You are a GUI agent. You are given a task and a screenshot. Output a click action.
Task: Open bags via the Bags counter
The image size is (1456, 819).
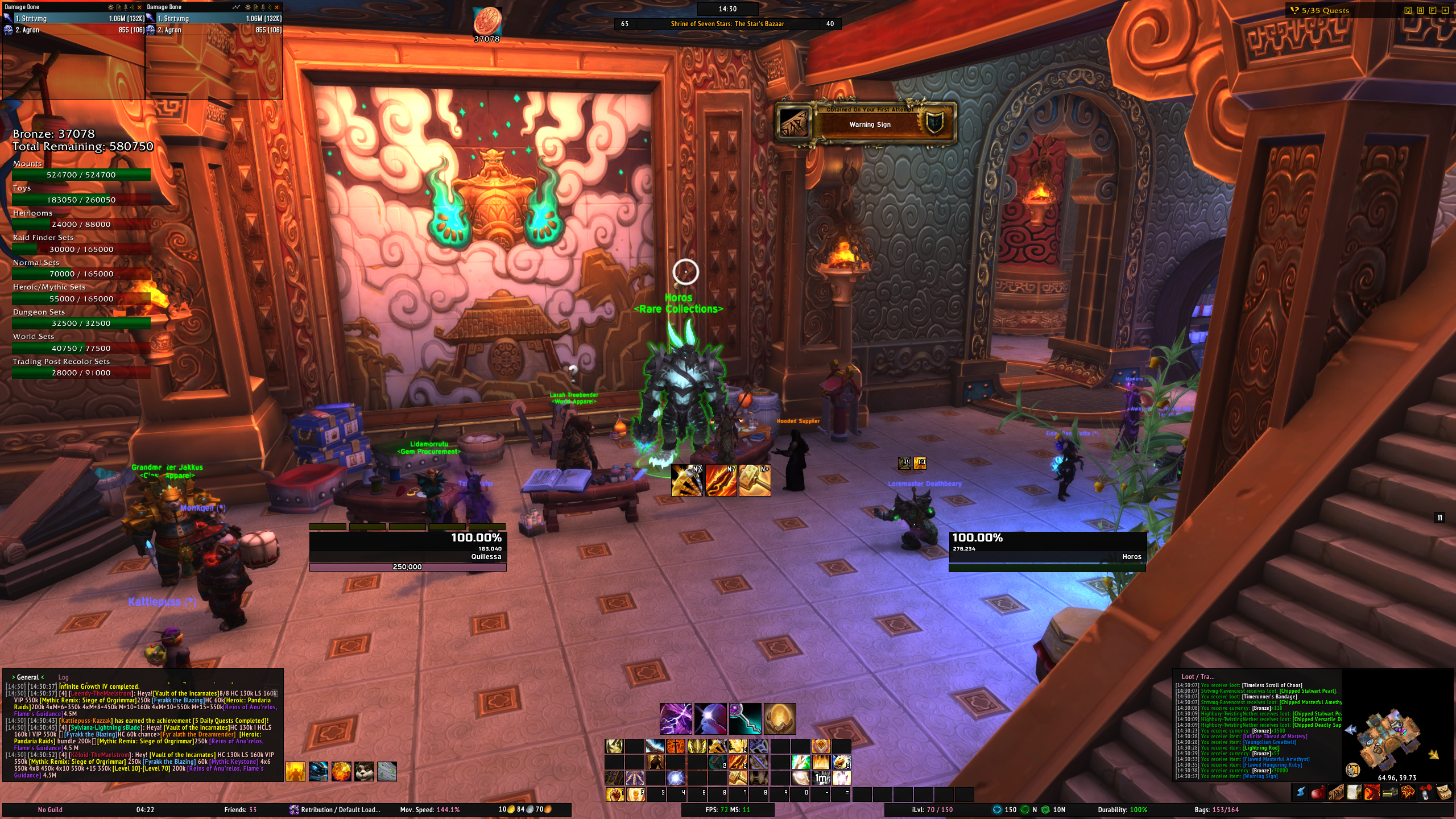(x=1217, y=810)
